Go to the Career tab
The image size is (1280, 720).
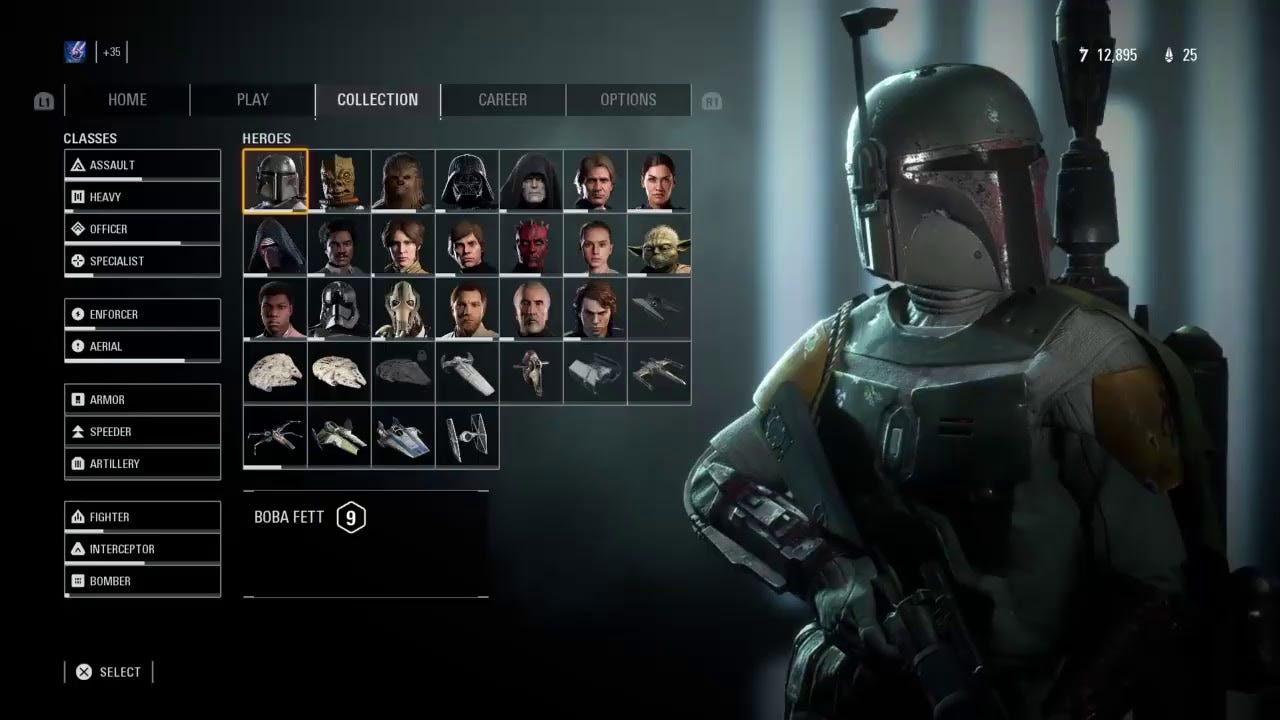point(502,100)
